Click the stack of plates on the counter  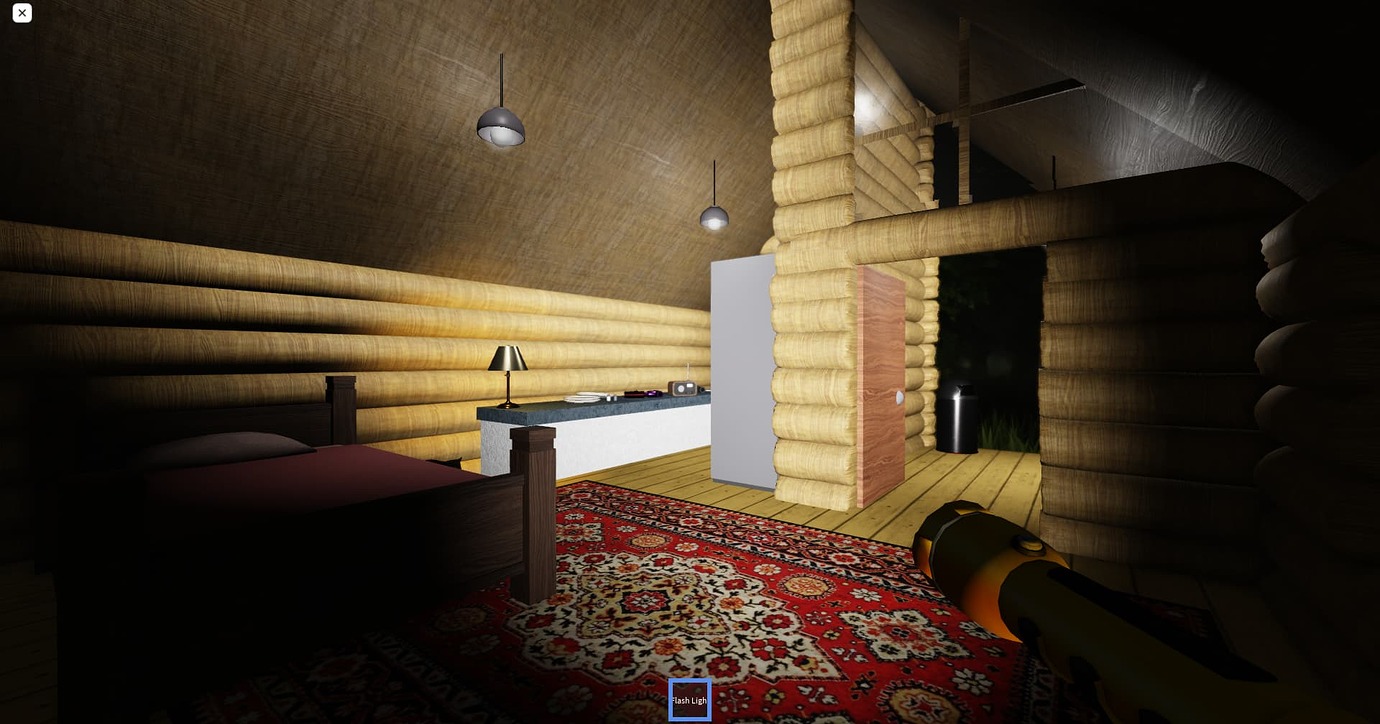(x=581, y=396)
